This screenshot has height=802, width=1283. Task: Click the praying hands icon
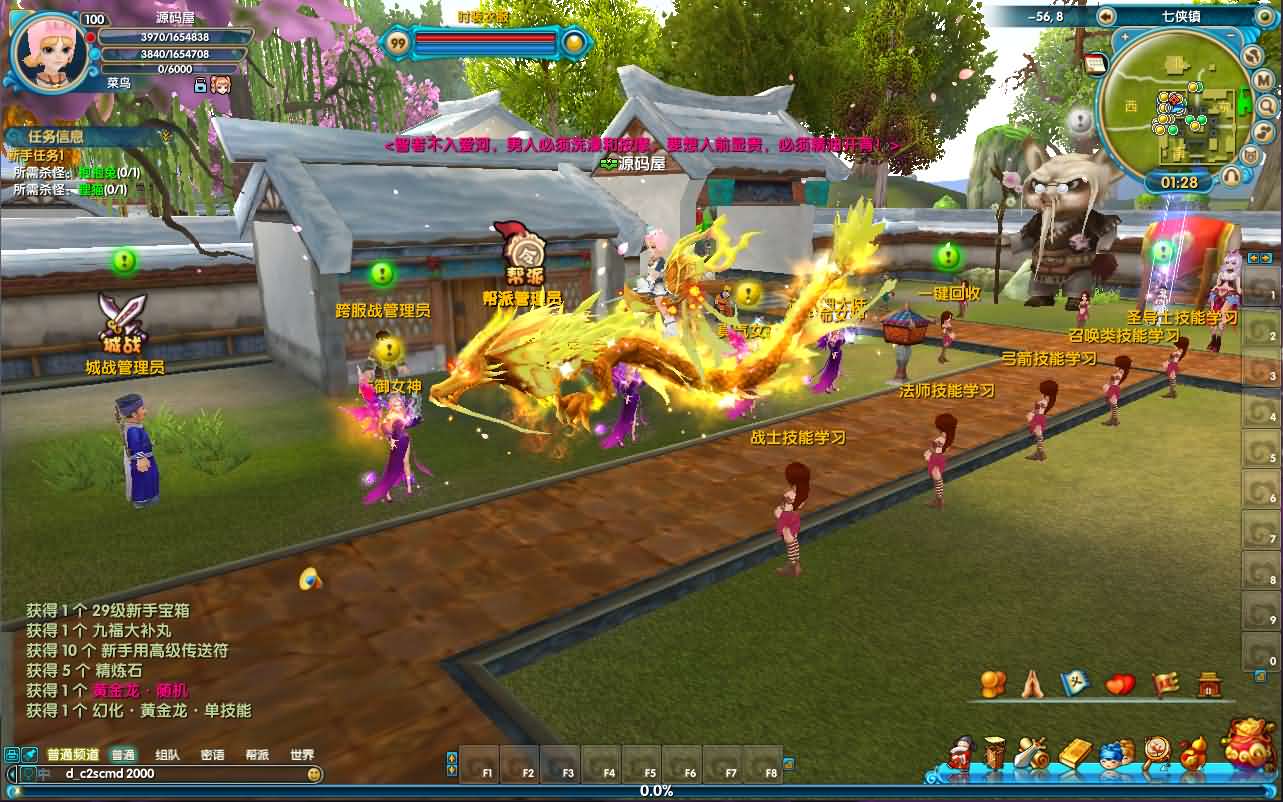[x=1032, y=685]
